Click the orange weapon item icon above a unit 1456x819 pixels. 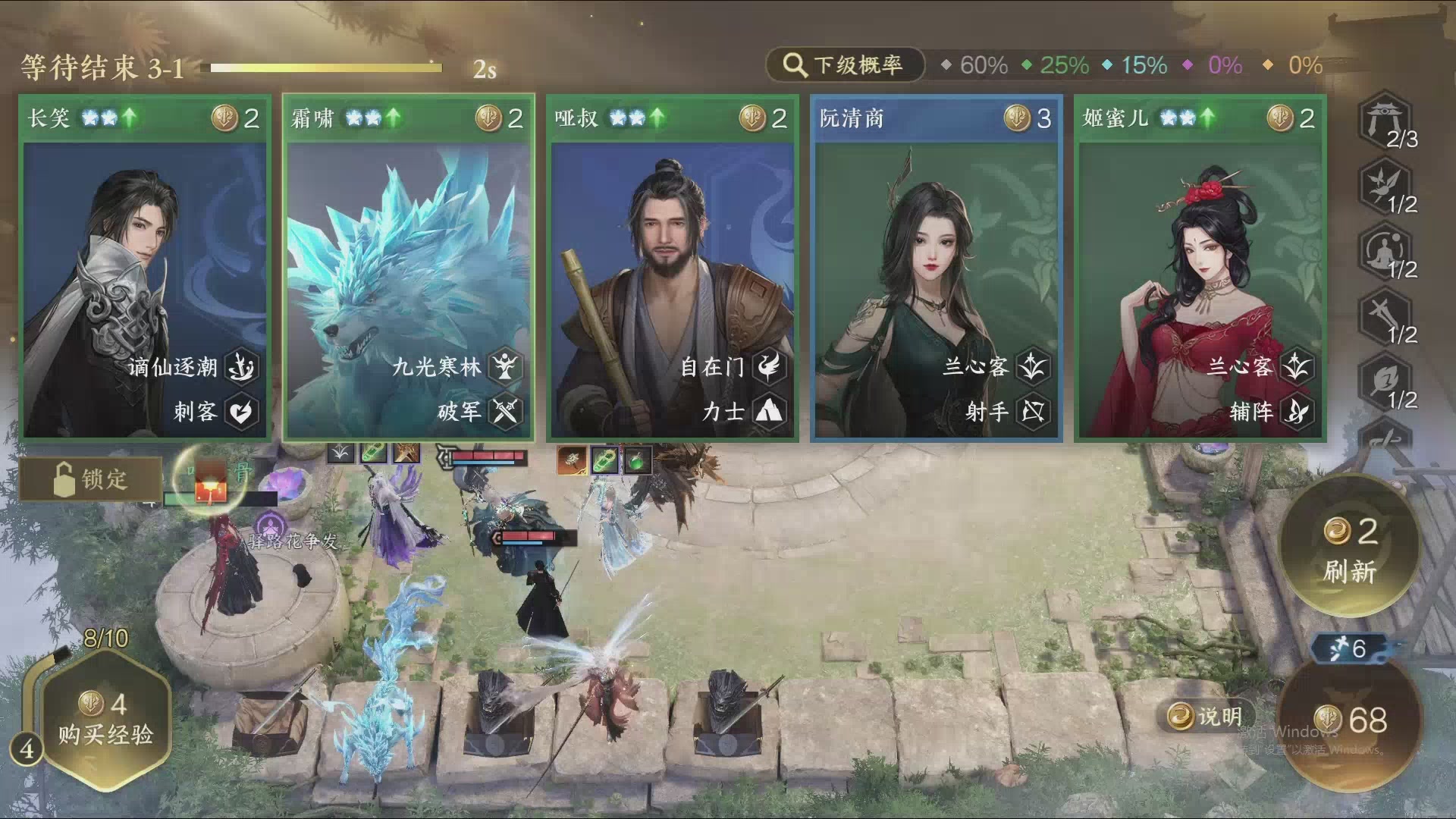pyautogui.click(x=572, y=459)
